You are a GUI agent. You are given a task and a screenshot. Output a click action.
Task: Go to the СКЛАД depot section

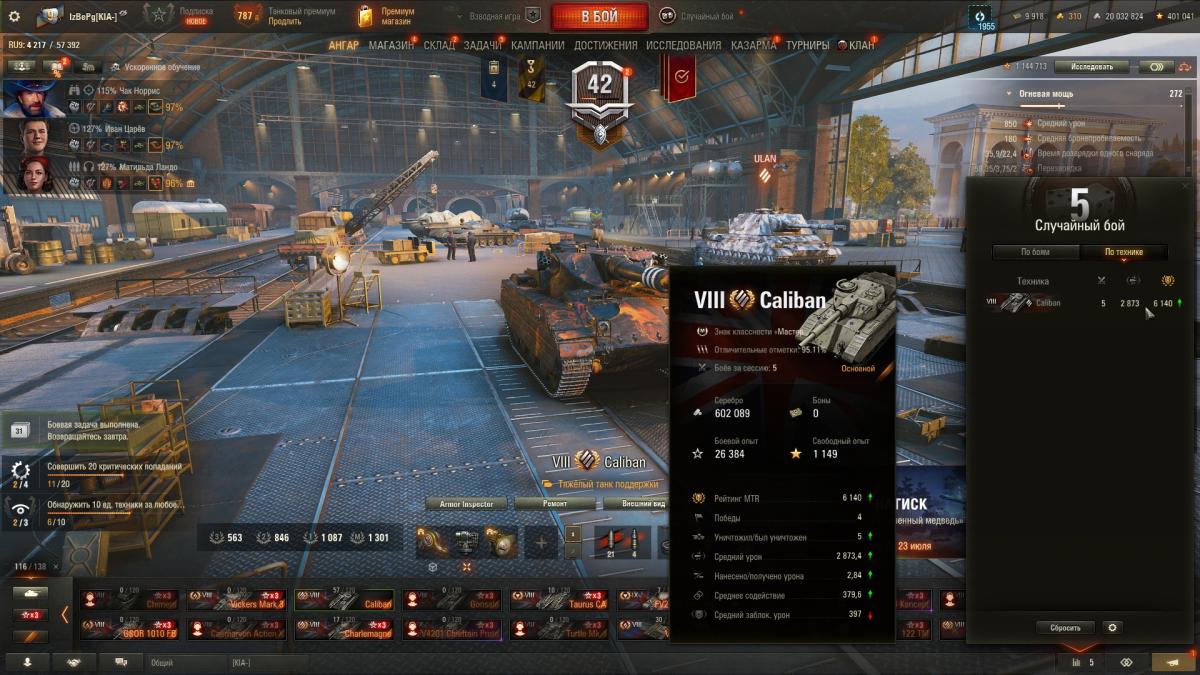(439, 45)
